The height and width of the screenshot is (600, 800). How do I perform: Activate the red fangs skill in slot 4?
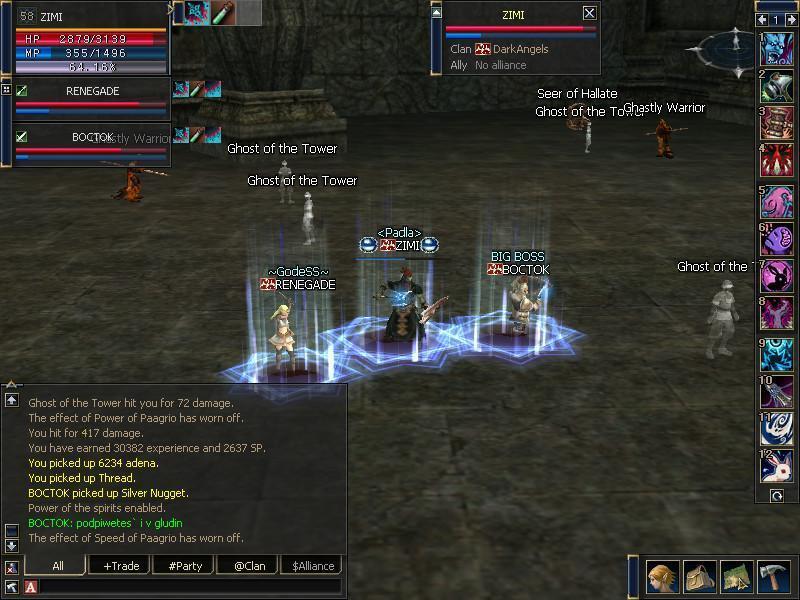pyautogui.click(x=777, y=160)
